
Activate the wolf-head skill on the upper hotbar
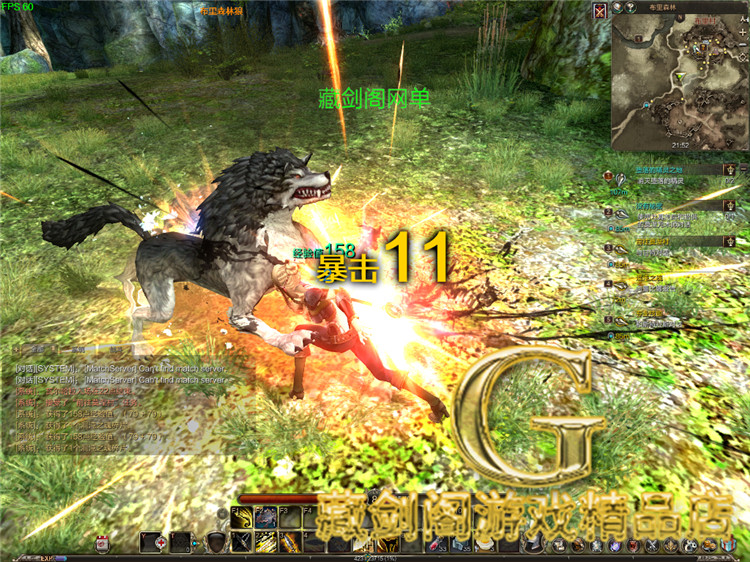266,517
